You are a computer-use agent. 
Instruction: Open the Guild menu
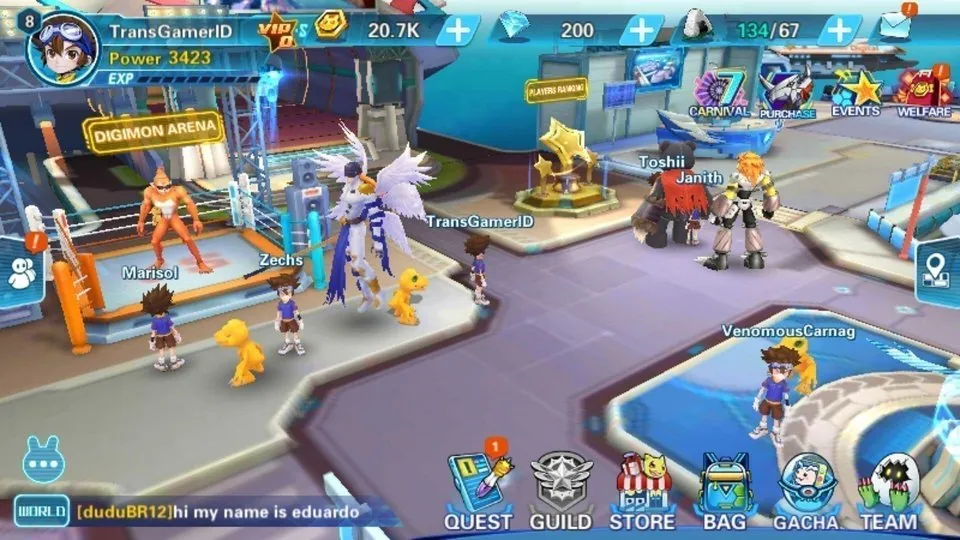click(x=561, y=490)
